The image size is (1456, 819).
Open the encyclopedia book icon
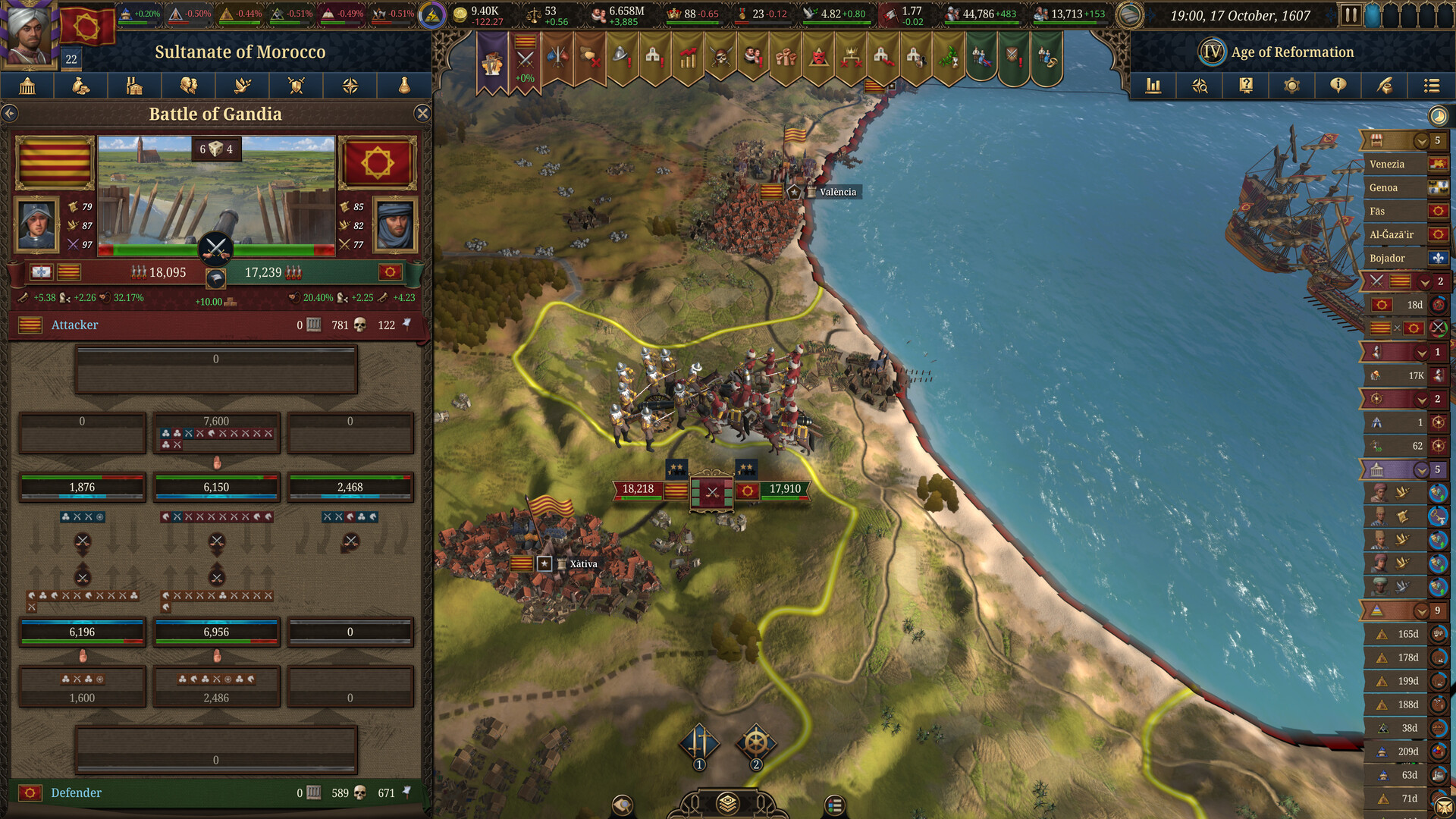tap(1245, 86)
